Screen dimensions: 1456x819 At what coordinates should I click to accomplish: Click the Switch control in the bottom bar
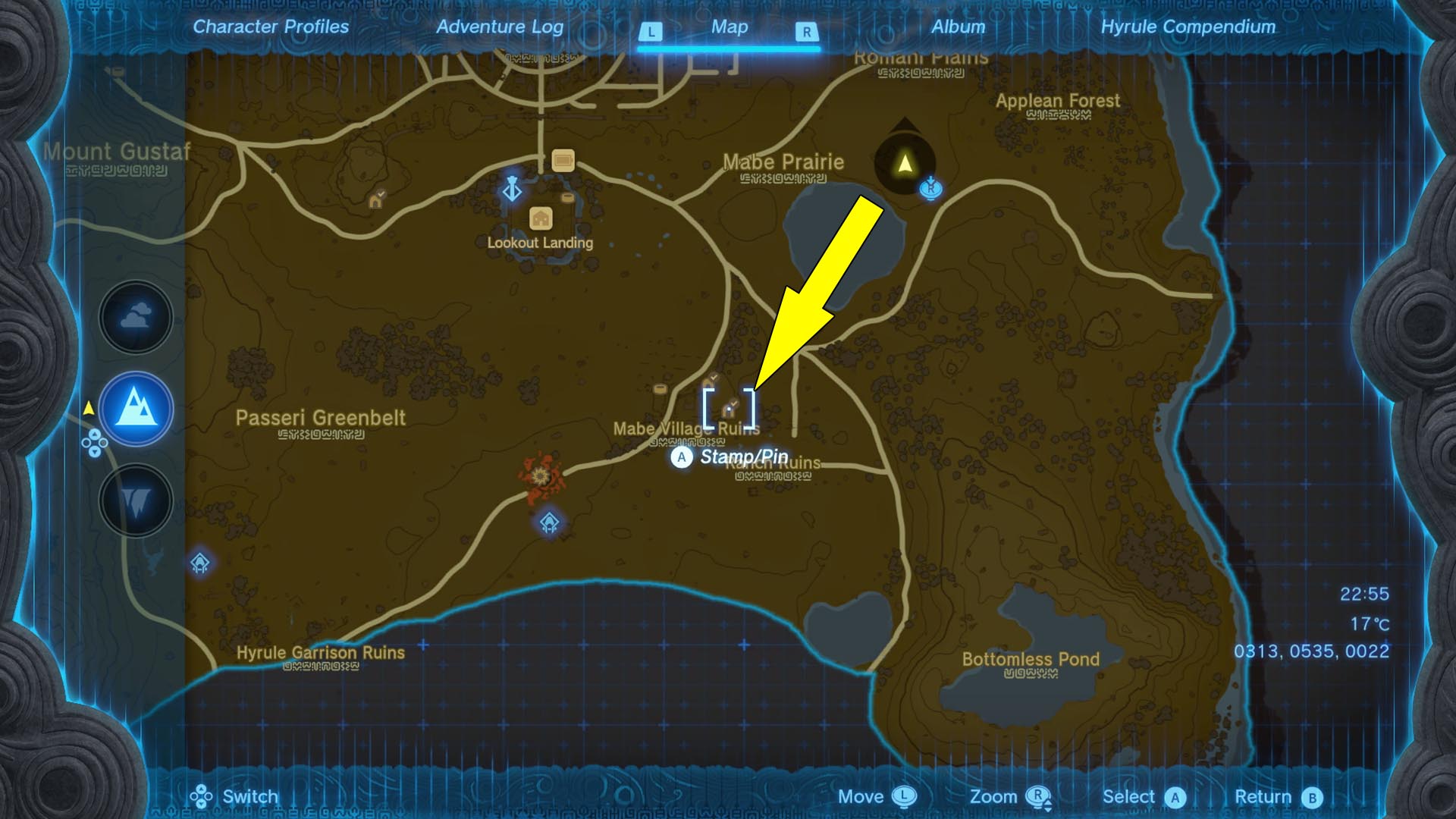[x=249, y=797]
